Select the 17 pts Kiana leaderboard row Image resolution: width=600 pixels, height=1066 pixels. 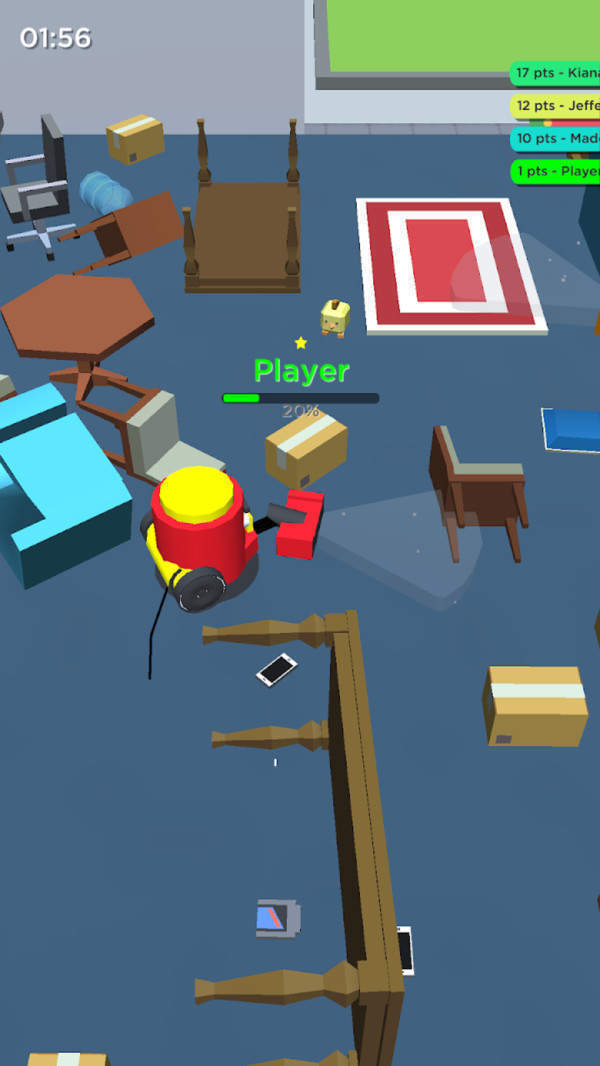tap(556, 73)
